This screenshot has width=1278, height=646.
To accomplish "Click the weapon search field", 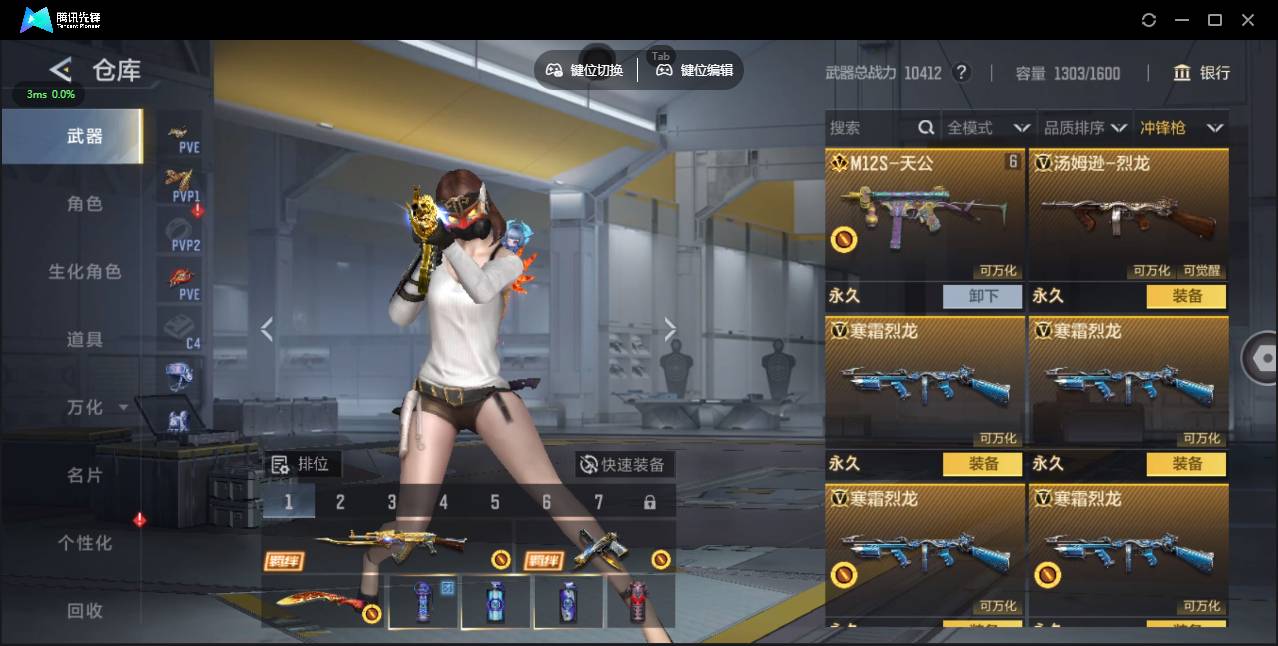I will (x=870, y=128).
